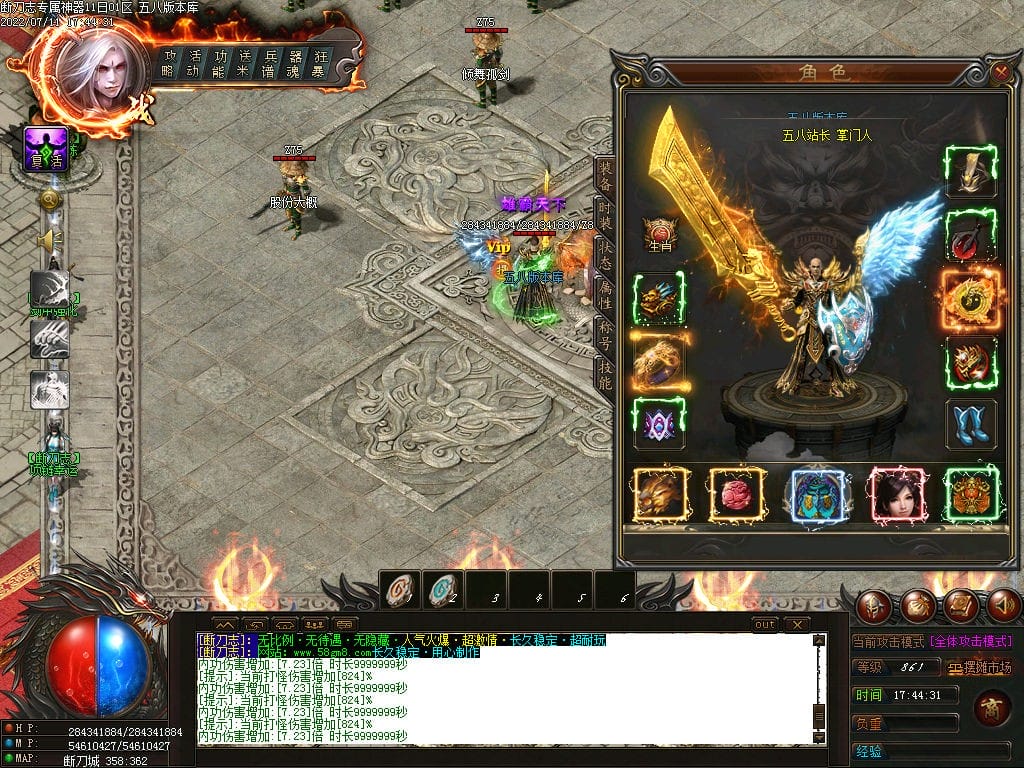Select the 称号 titles tab

605,334
